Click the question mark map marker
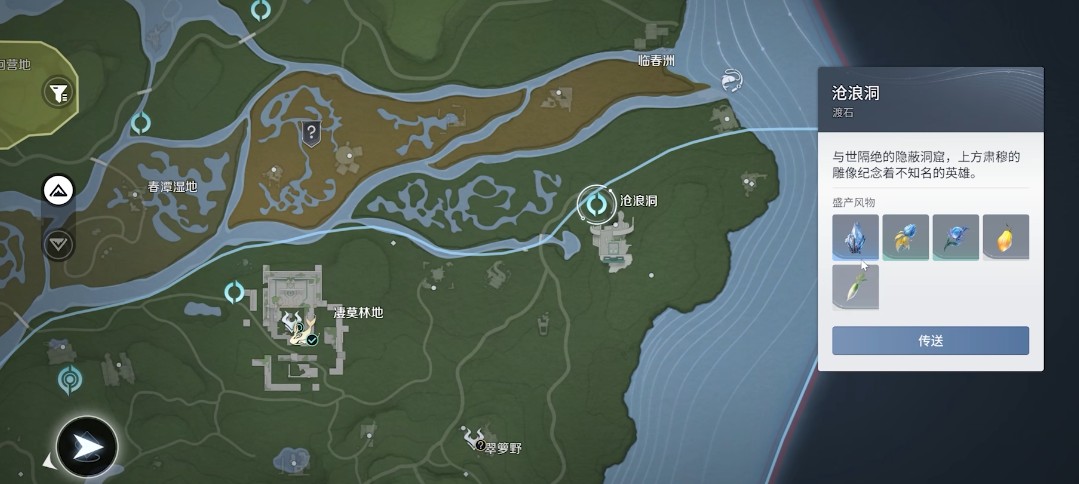Image resolution: width=1079 pixels, height=484 pixels. click(x=312, y=132)
